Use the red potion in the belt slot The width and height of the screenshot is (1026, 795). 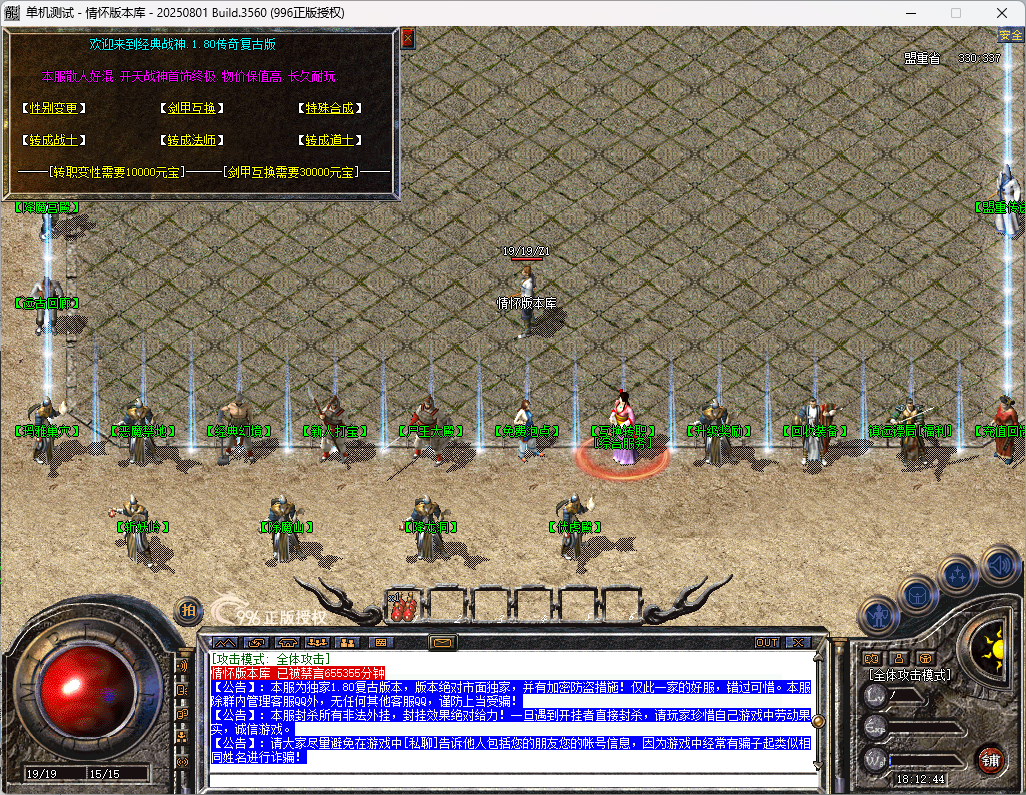click(x=403, y=607)
